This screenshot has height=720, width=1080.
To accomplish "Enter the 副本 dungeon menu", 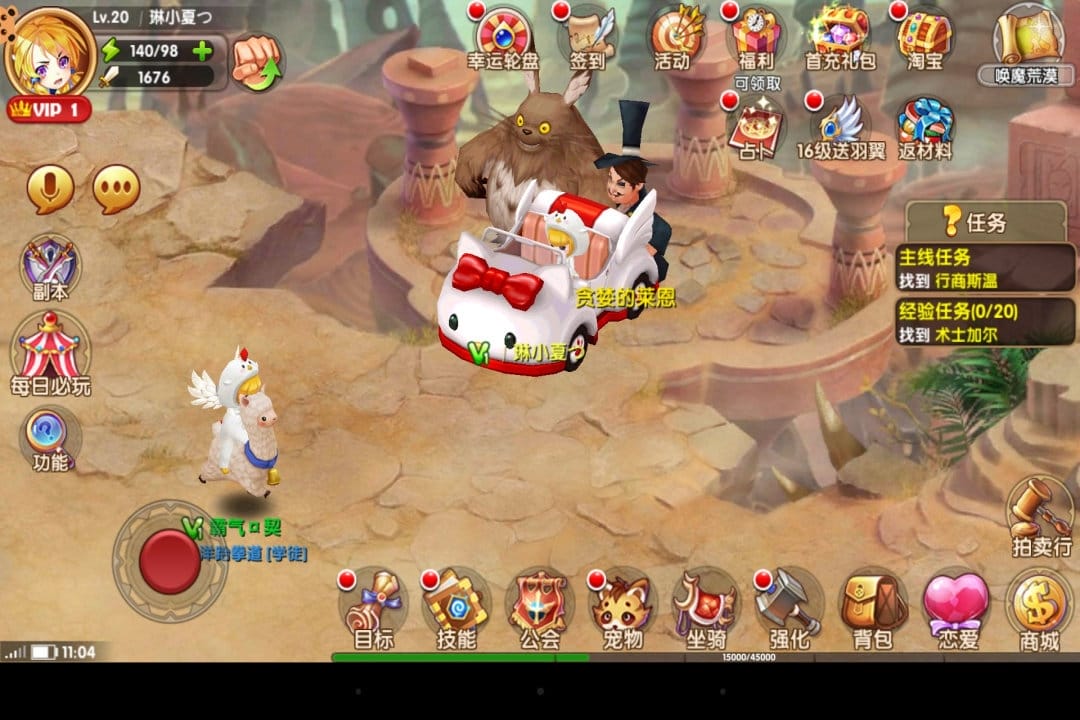I will click(x=50, y=268).
